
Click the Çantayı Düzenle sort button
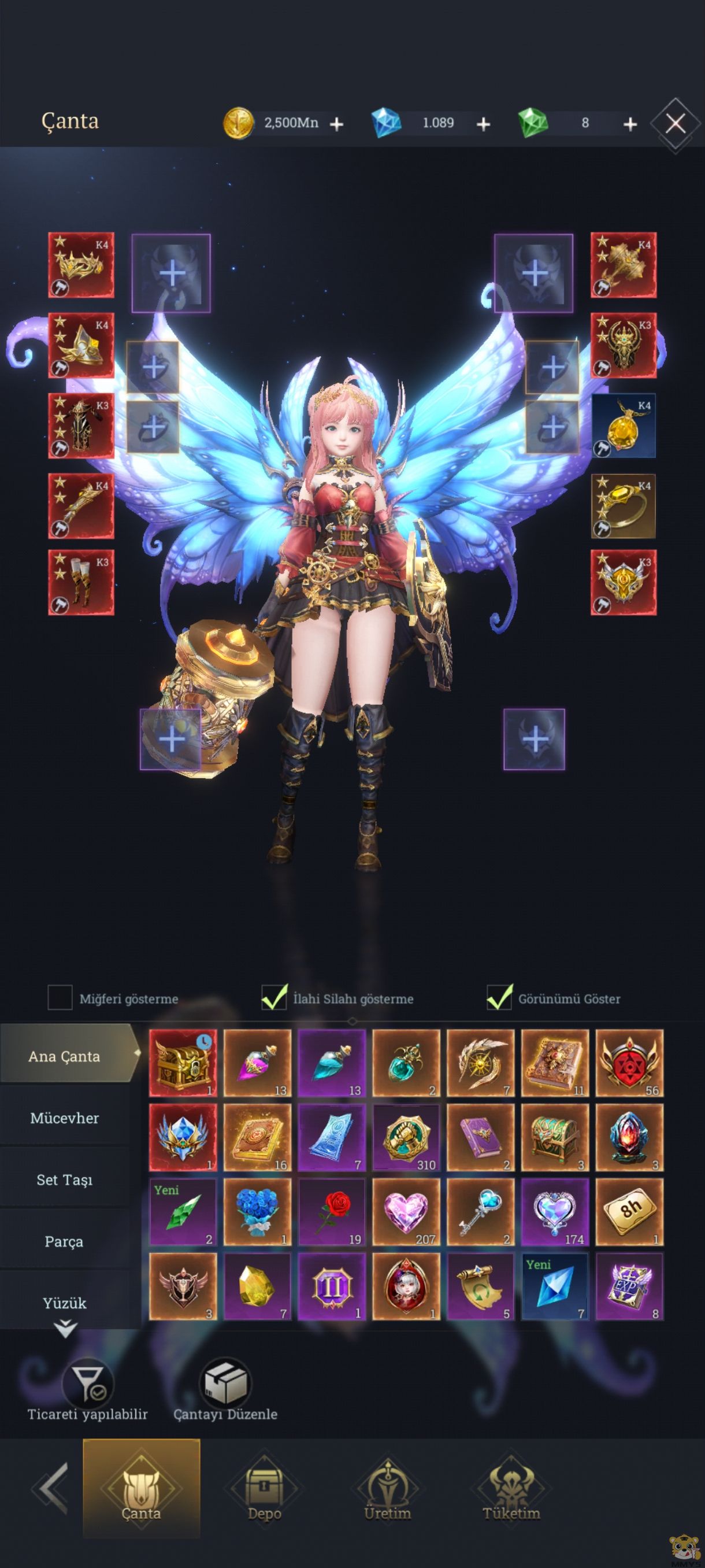coord(225,1389)
